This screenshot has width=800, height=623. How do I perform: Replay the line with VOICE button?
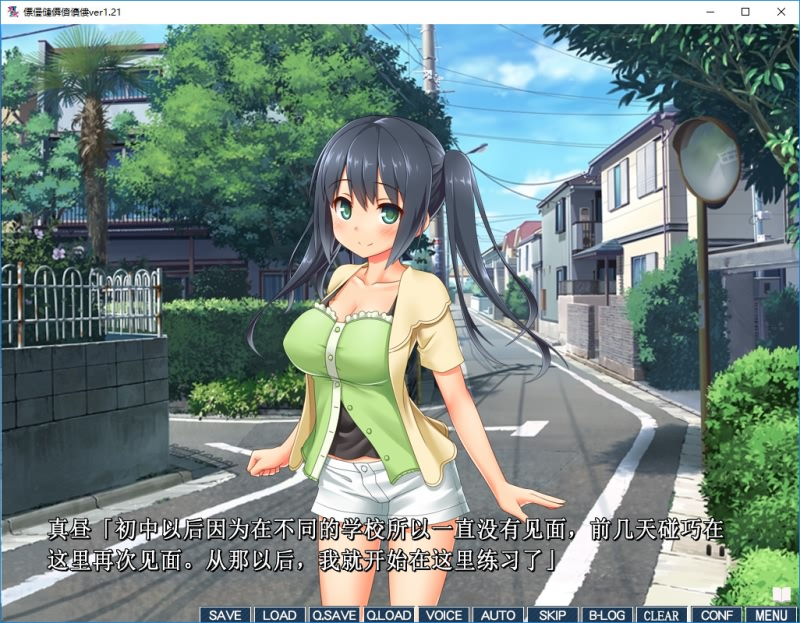(x=442, y=615)
